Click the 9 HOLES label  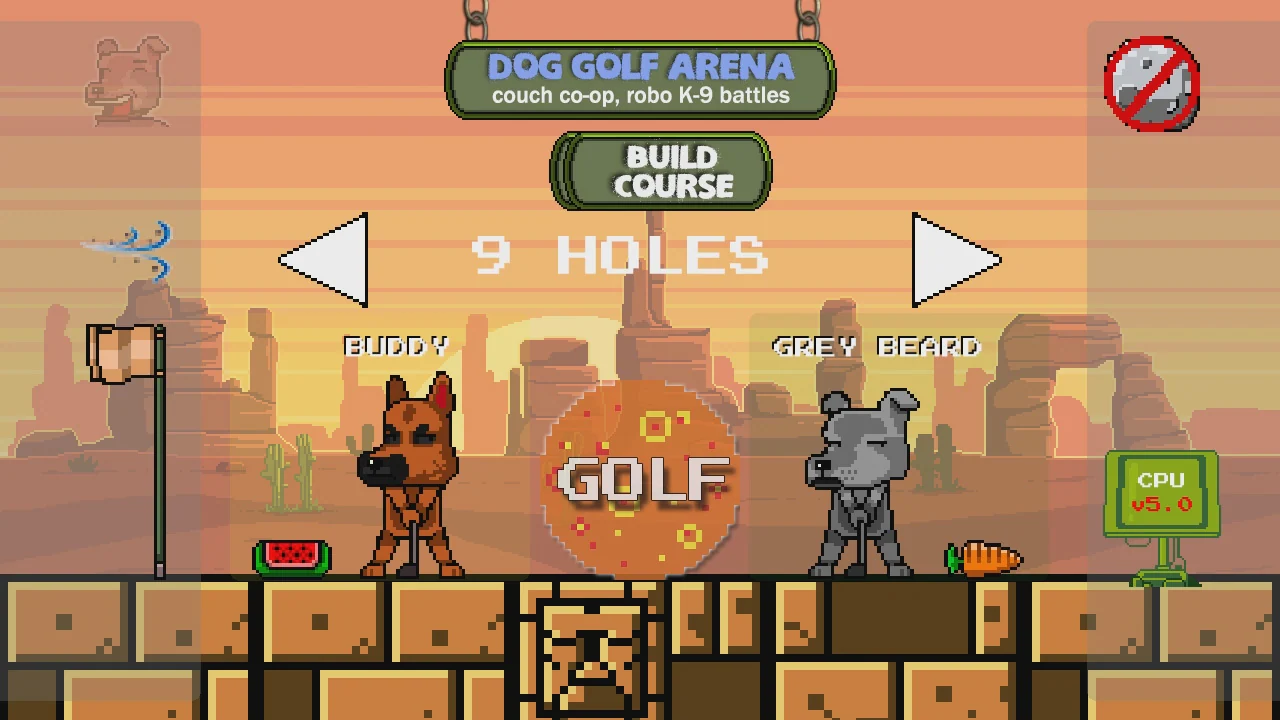click(x=620, y=256)
